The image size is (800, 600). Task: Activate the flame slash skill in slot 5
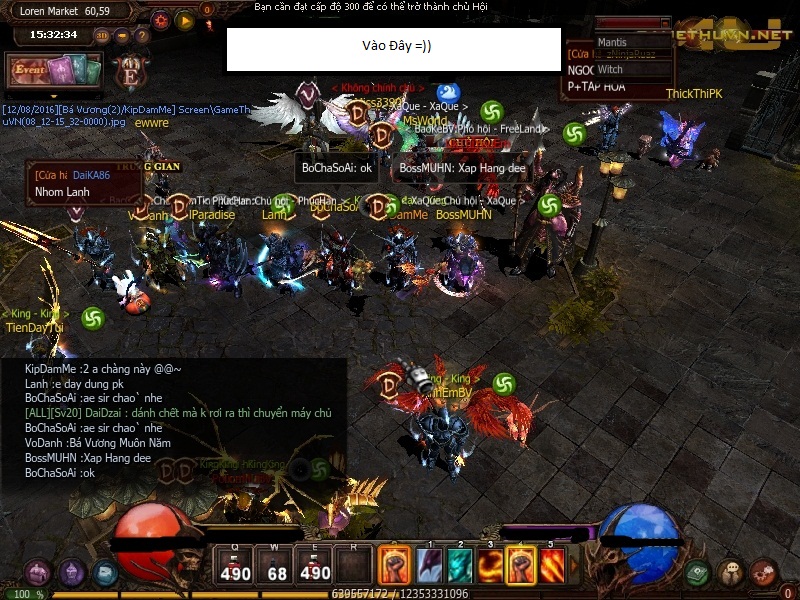(551, 566)
